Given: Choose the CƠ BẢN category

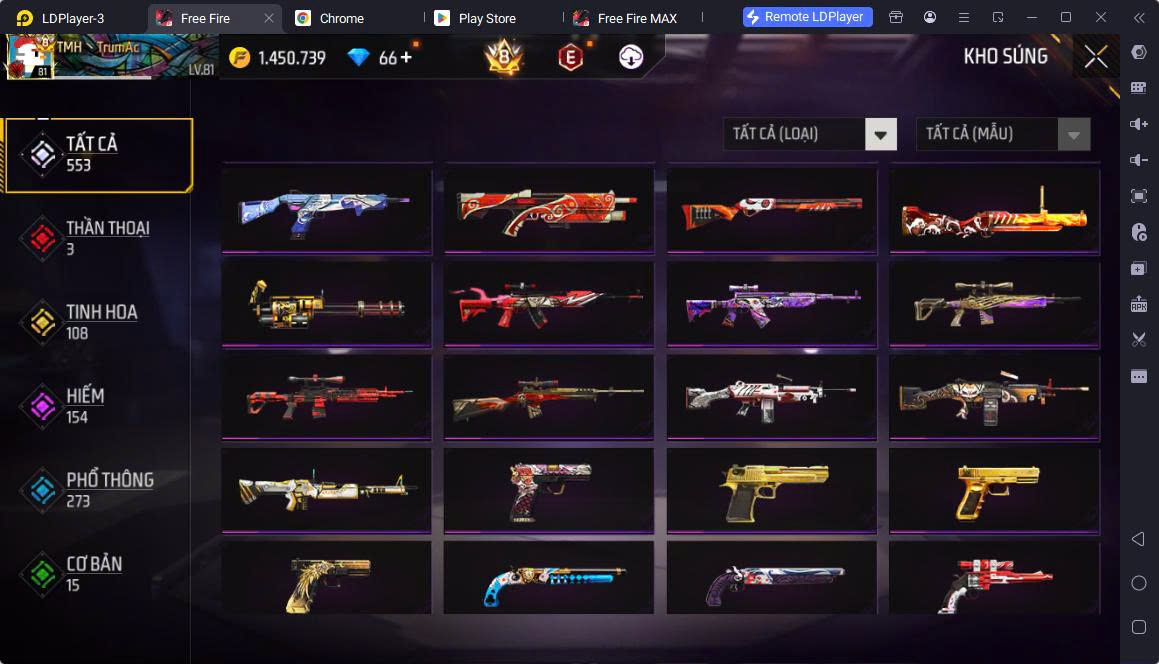Looking at the screenshot, I should [98, 574].
